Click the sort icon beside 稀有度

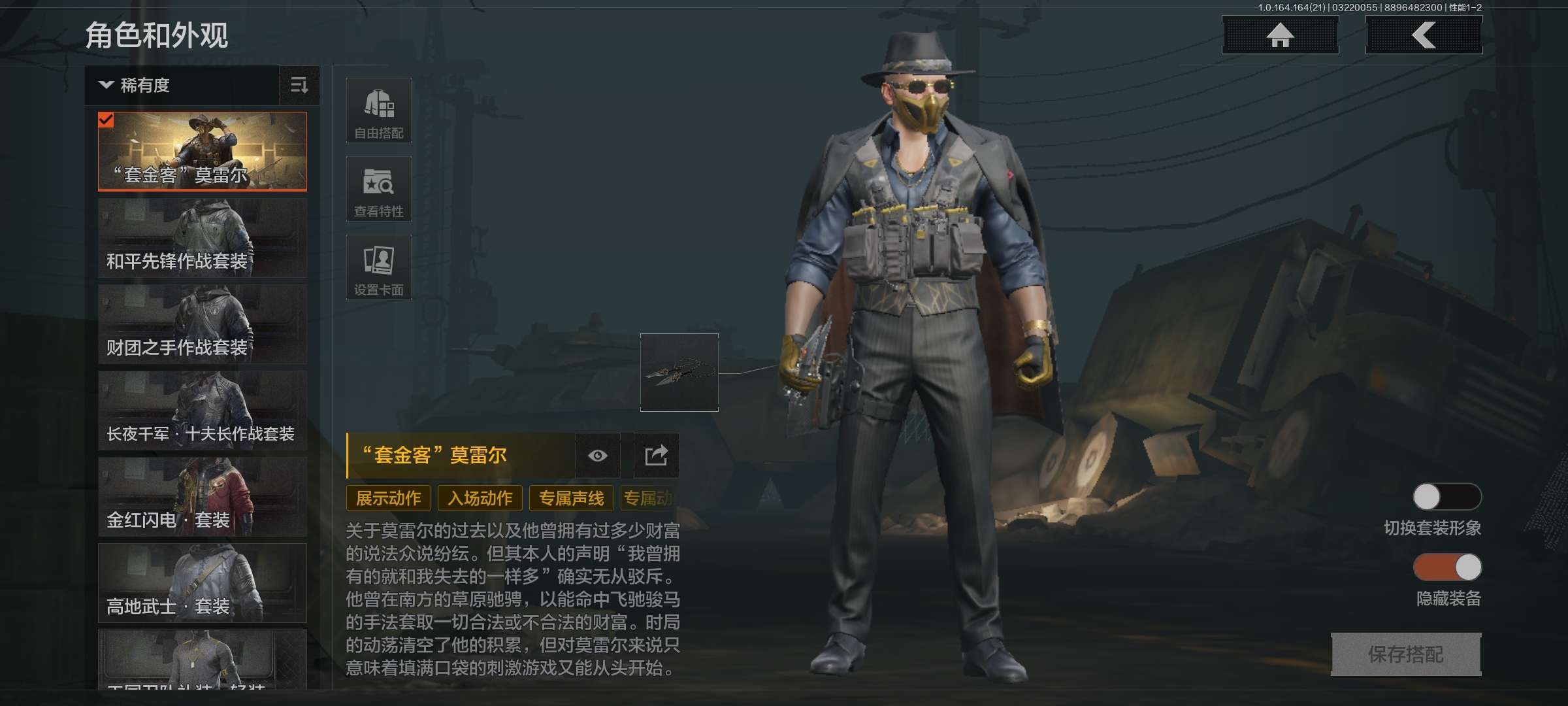pos(299,86)
